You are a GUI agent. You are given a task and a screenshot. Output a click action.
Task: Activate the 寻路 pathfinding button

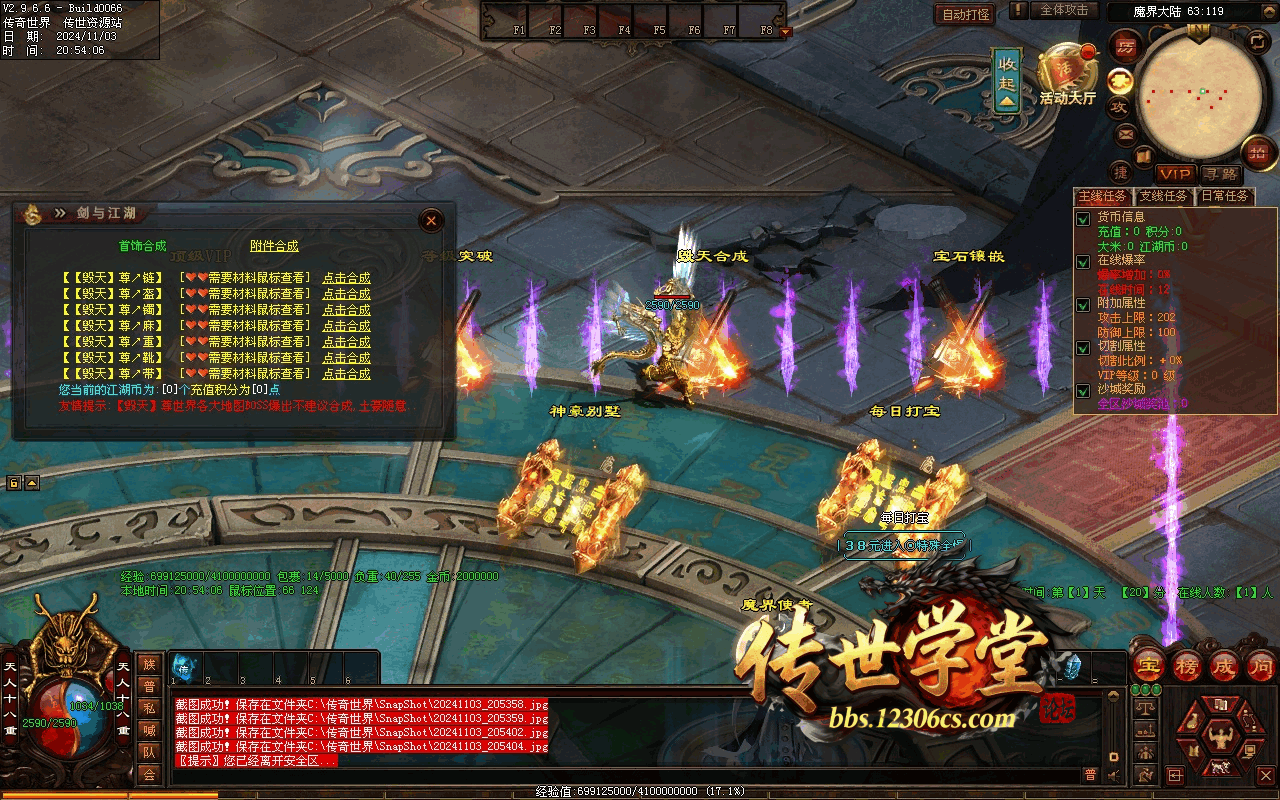pyautogui.click(x=1220, y=174)
